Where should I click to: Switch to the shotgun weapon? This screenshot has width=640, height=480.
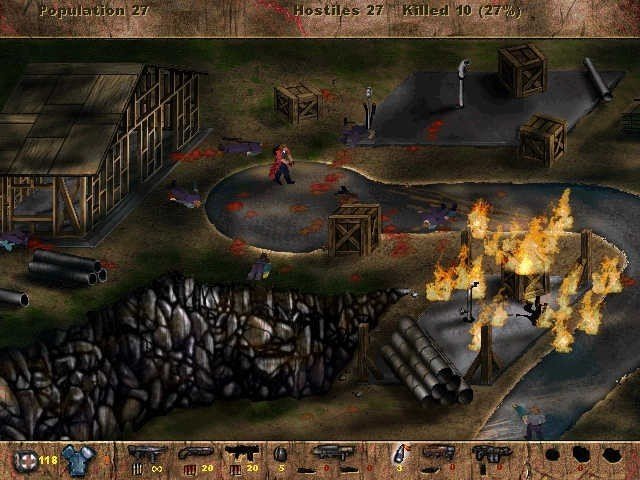click(194, 453)
